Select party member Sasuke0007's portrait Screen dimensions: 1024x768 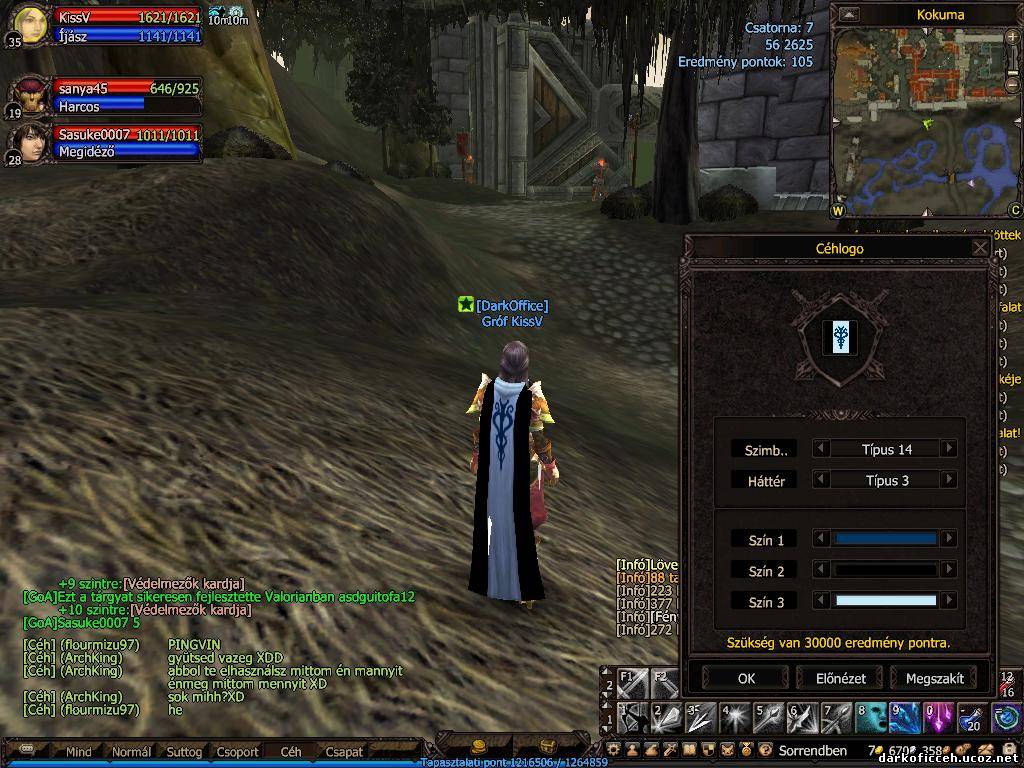click(x=28, y=142)
